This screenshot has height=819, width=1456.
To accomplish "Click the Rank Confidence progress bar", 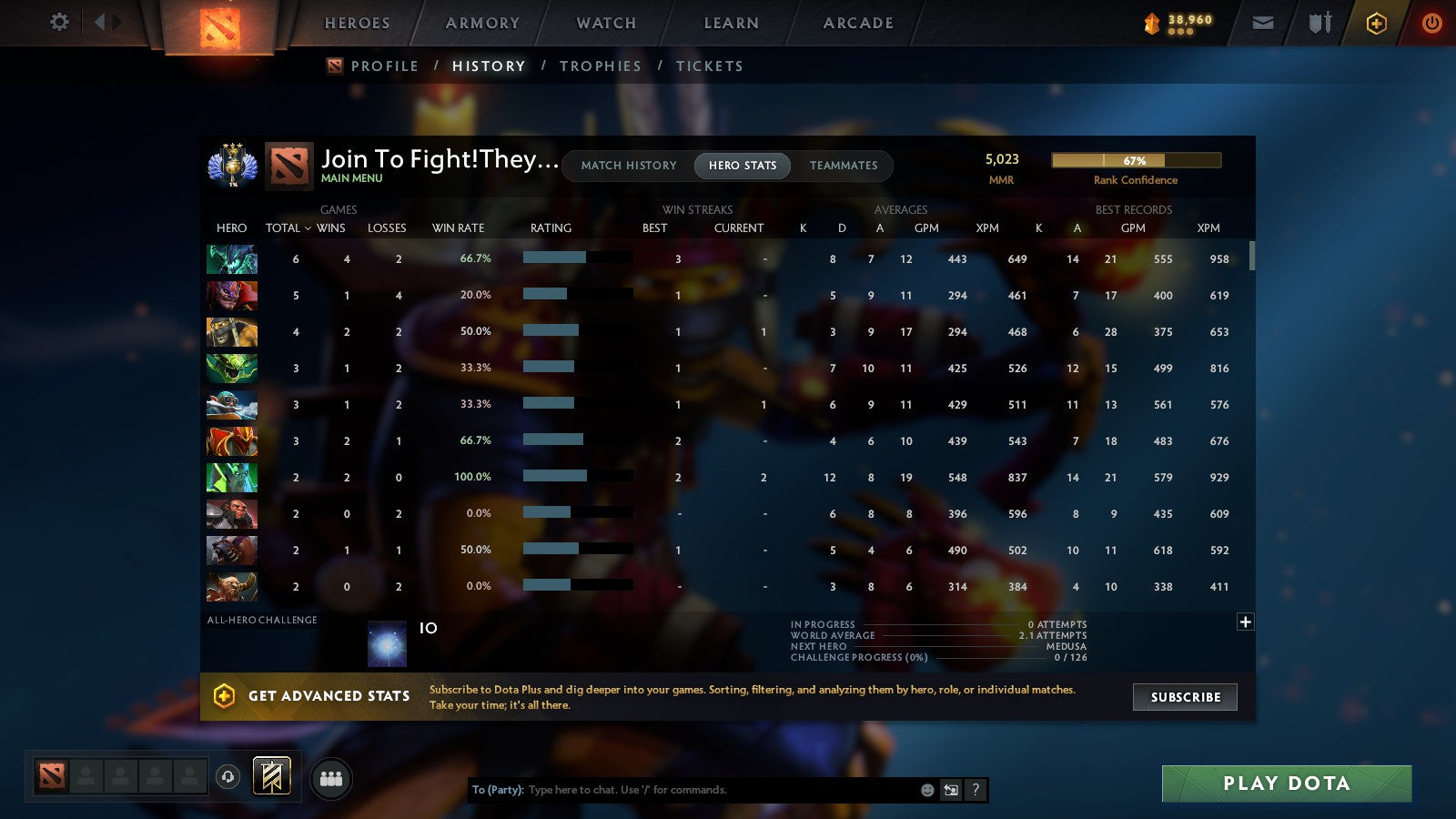I will [1136, 160].
